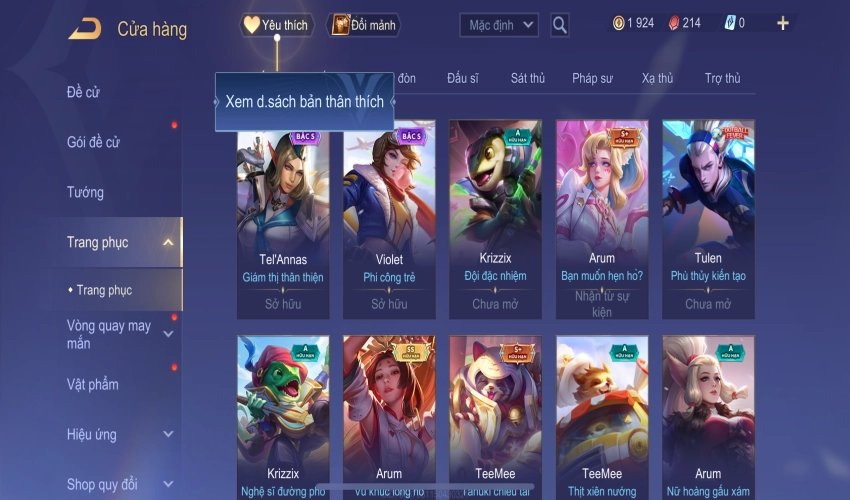Image resolution: width=850 pixels, height=500 pixels.
Task: Expand the Hiệu ứng effects section
Action: (x=167, y=435)
